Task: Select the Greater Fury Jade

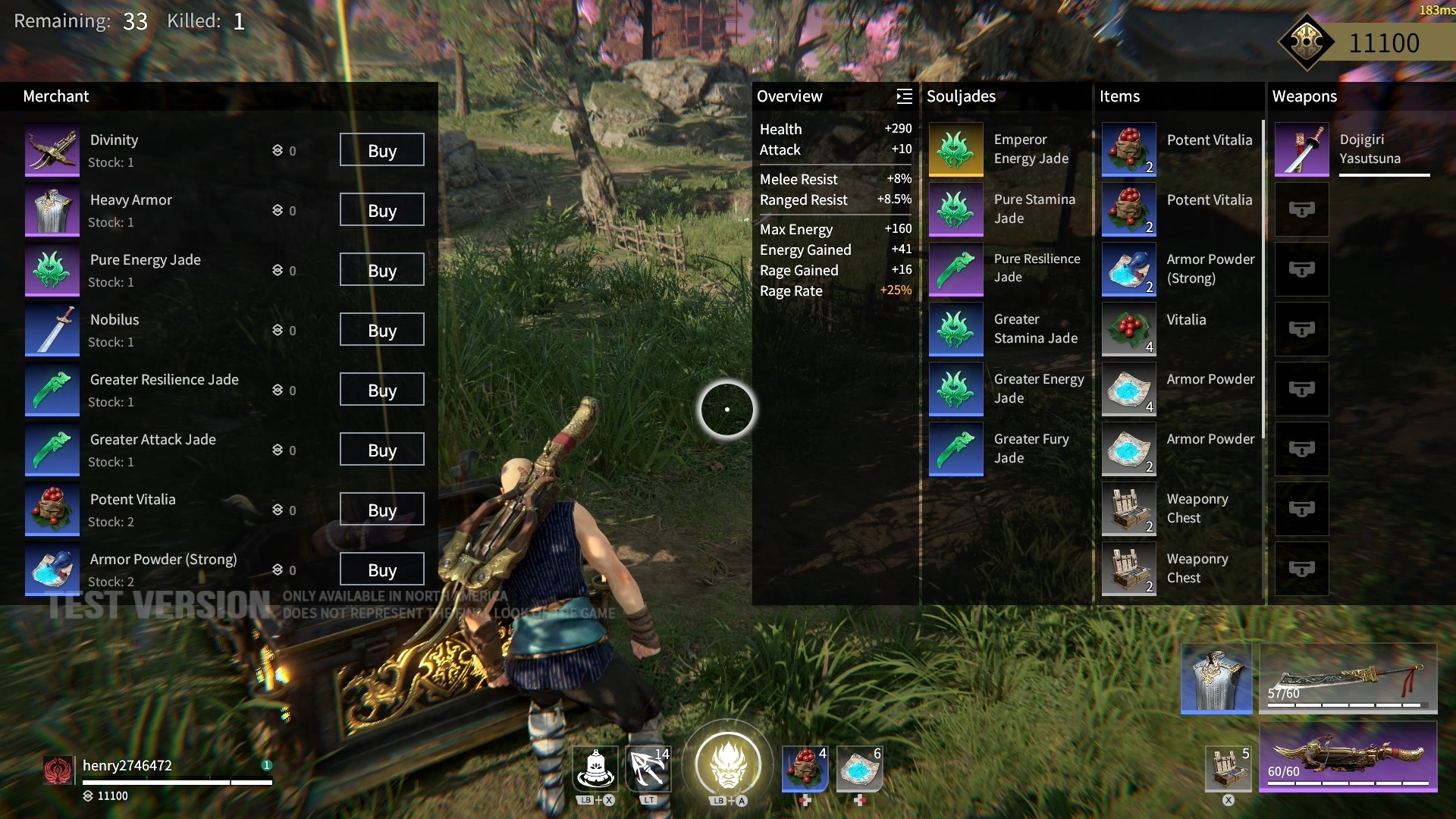Action: click(x=955, y=449)
